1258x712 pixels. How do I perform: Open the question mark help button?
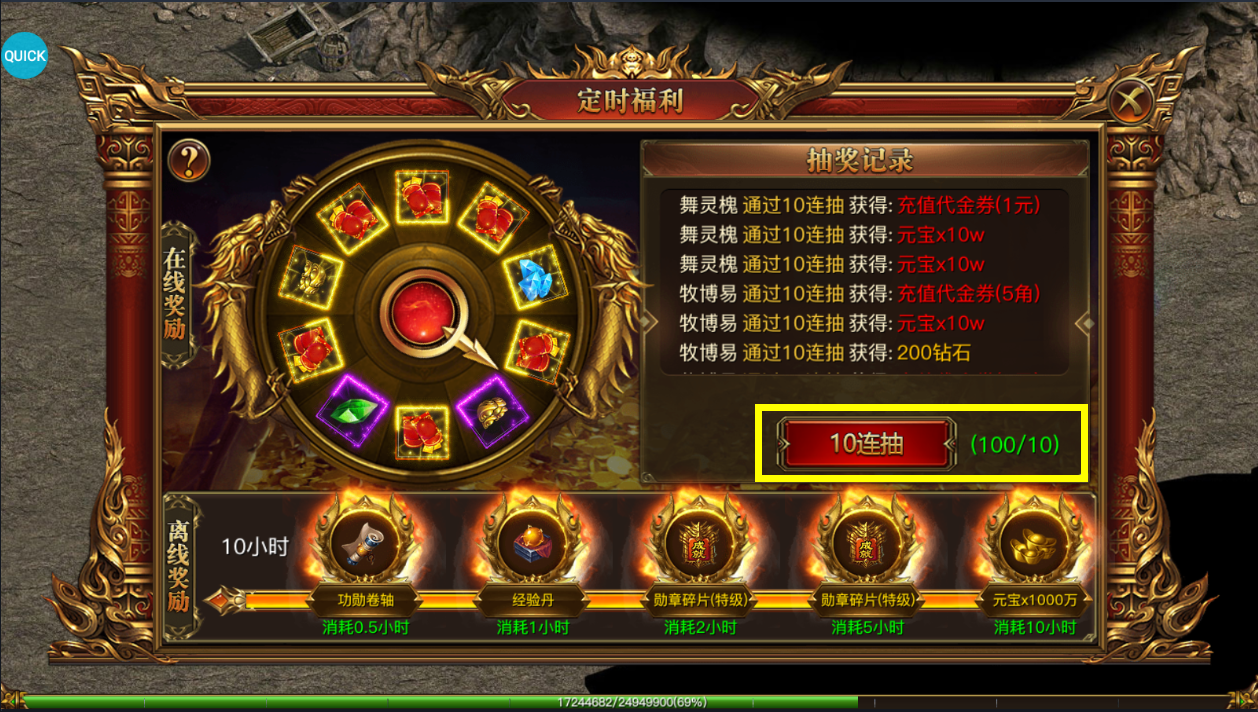coord(188,160)
